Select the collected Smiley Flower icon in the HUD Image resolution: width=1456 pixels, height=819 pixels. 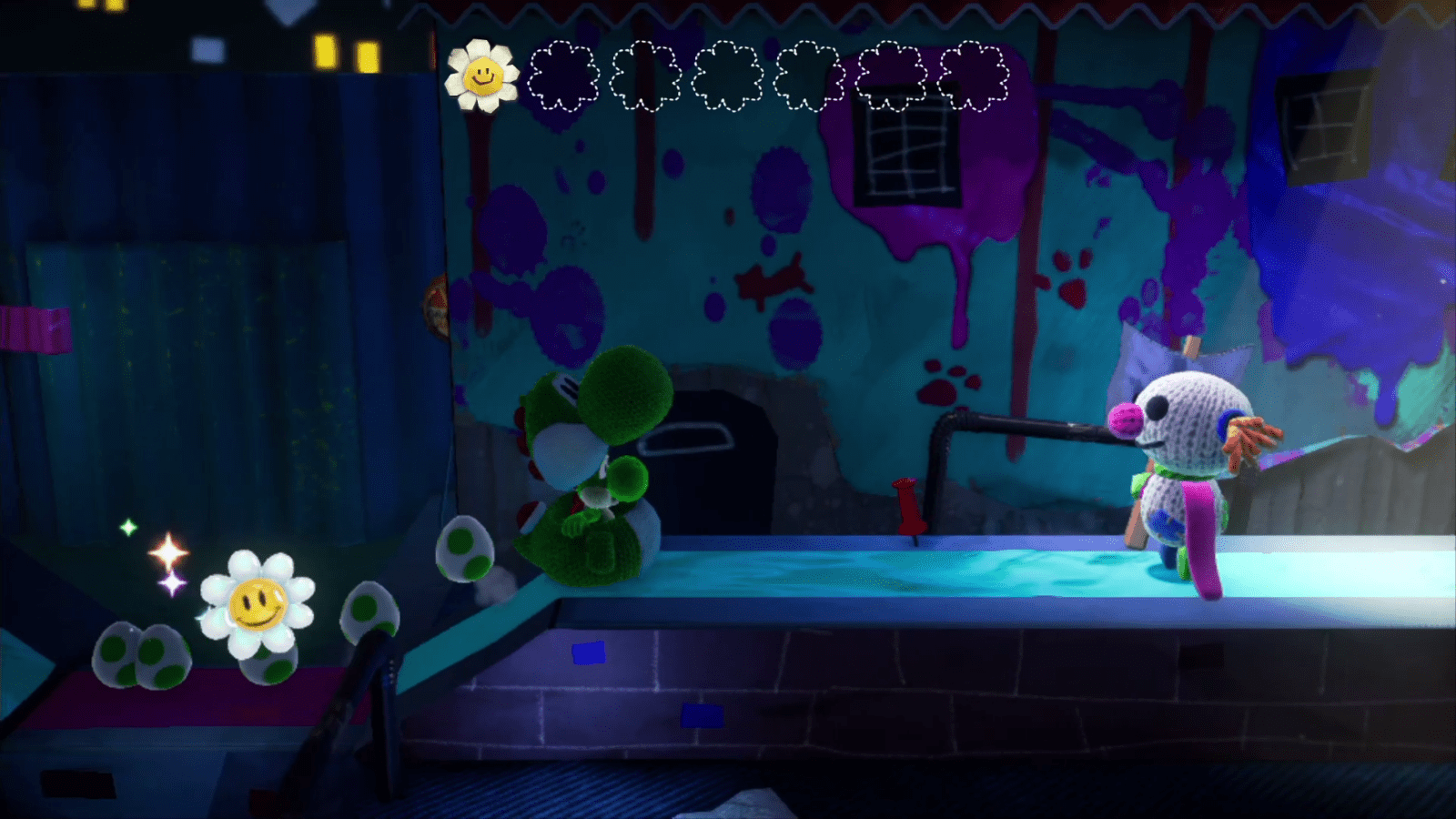(x=481, y=73)
